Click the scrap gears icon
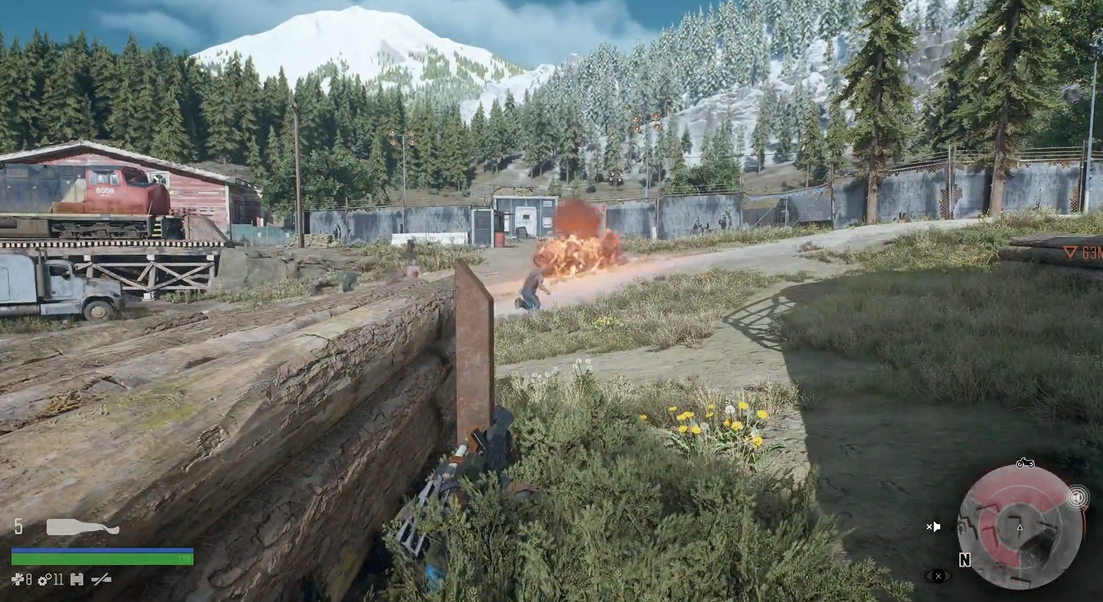The height and width of the screenshot is (602, 1103). [45, 579]
